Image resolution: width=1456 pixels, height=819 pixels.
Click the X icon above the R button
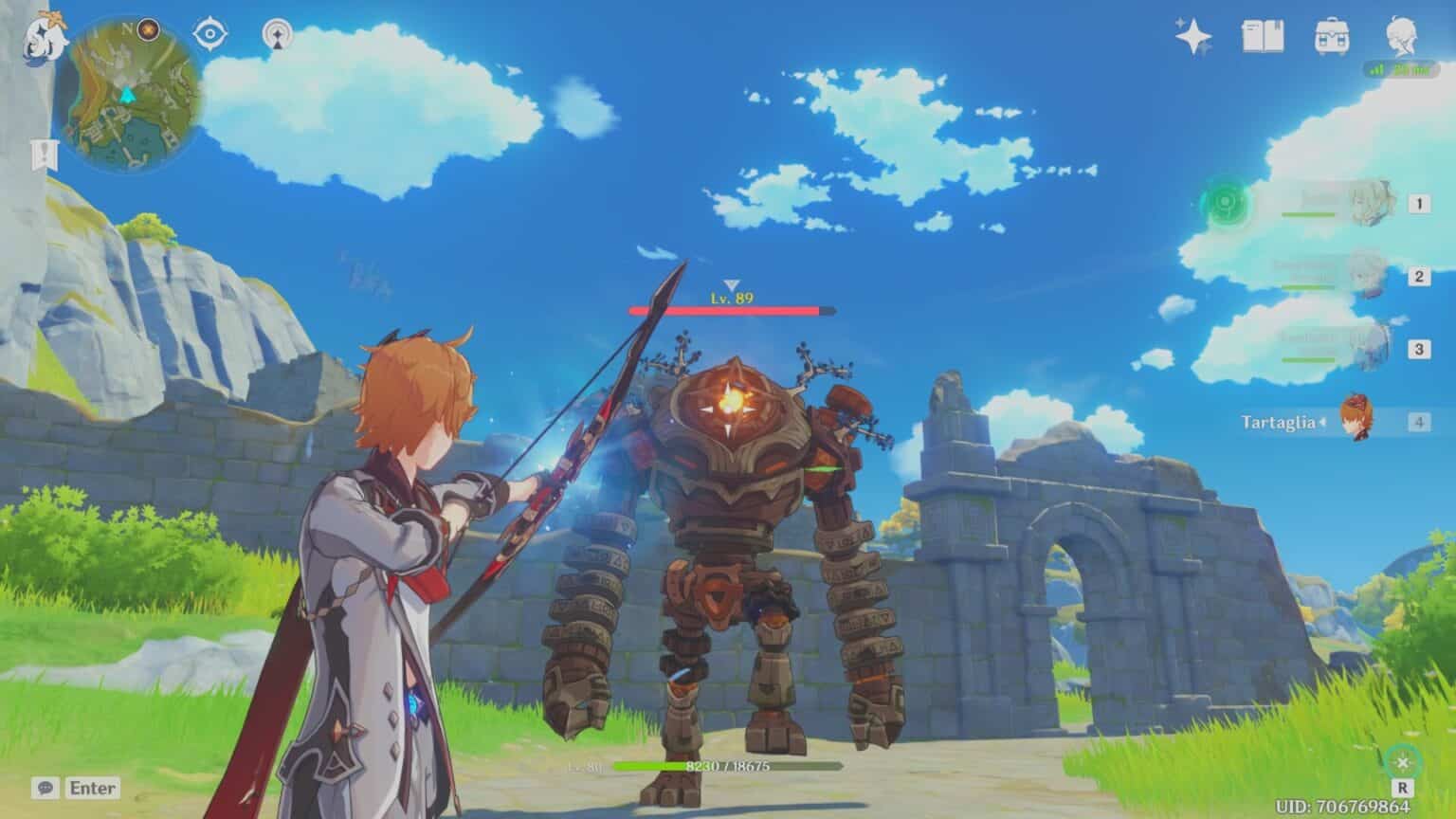pos(1401,760)
